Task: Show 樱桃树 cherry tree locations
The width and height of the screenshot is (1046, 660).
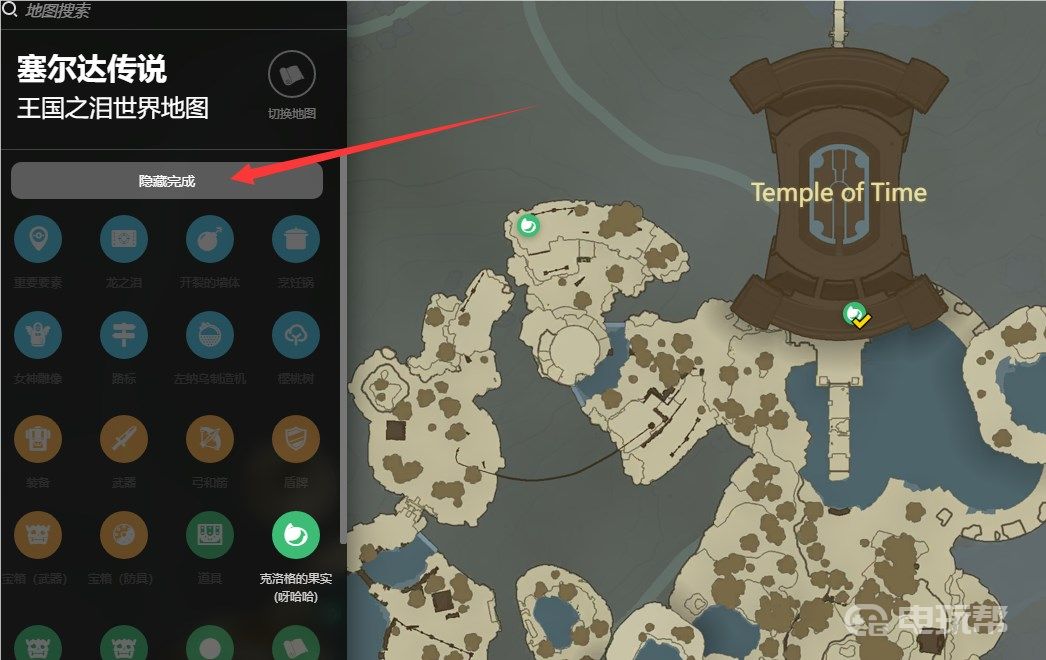Action: pos(296,336)
